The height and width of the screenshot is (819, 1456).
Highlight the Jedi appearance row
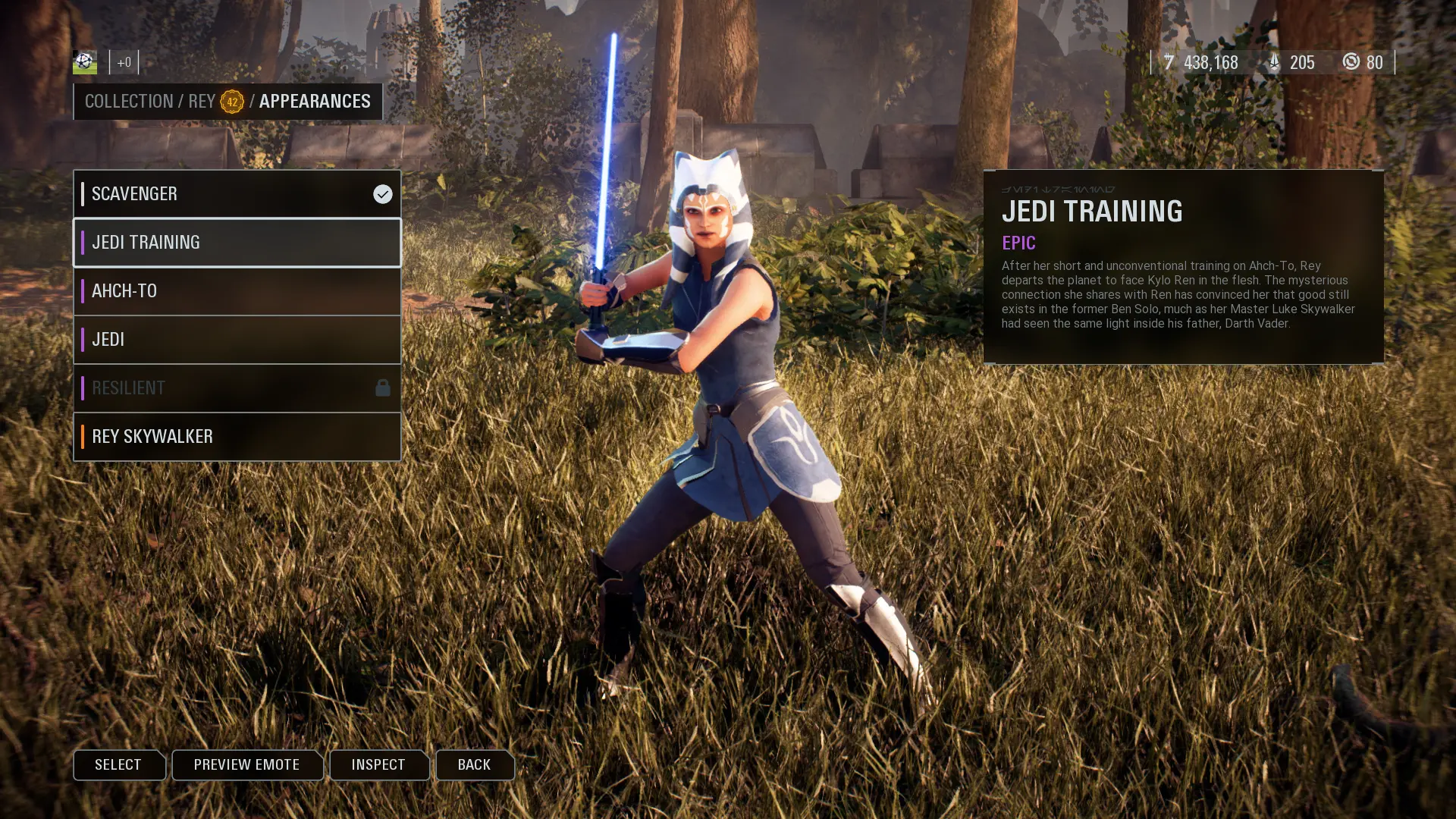[x=237, y=340]
